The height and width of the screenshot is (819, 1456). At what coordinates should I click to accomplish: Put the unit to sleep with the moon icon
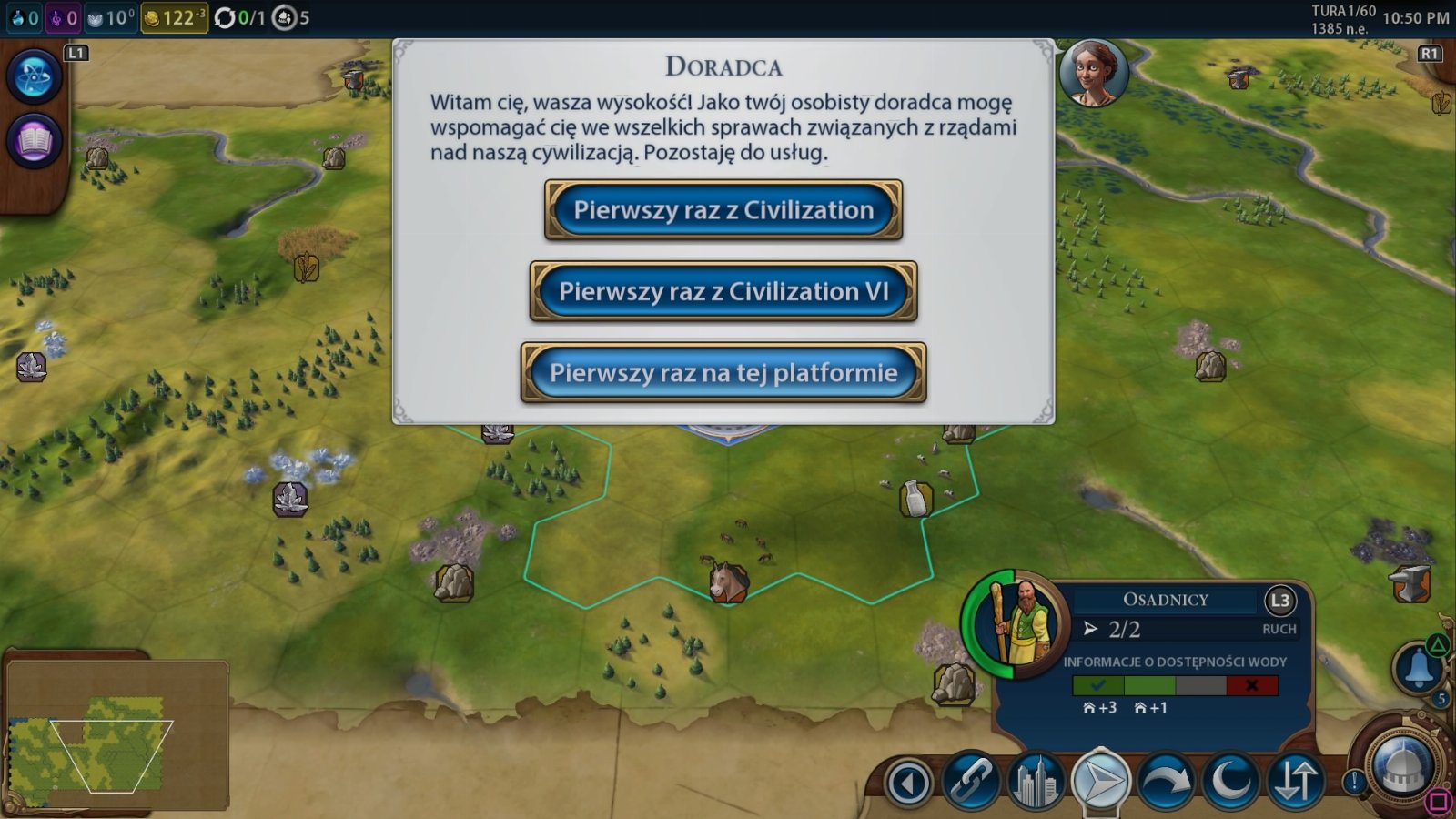(x=1230, y=782)
